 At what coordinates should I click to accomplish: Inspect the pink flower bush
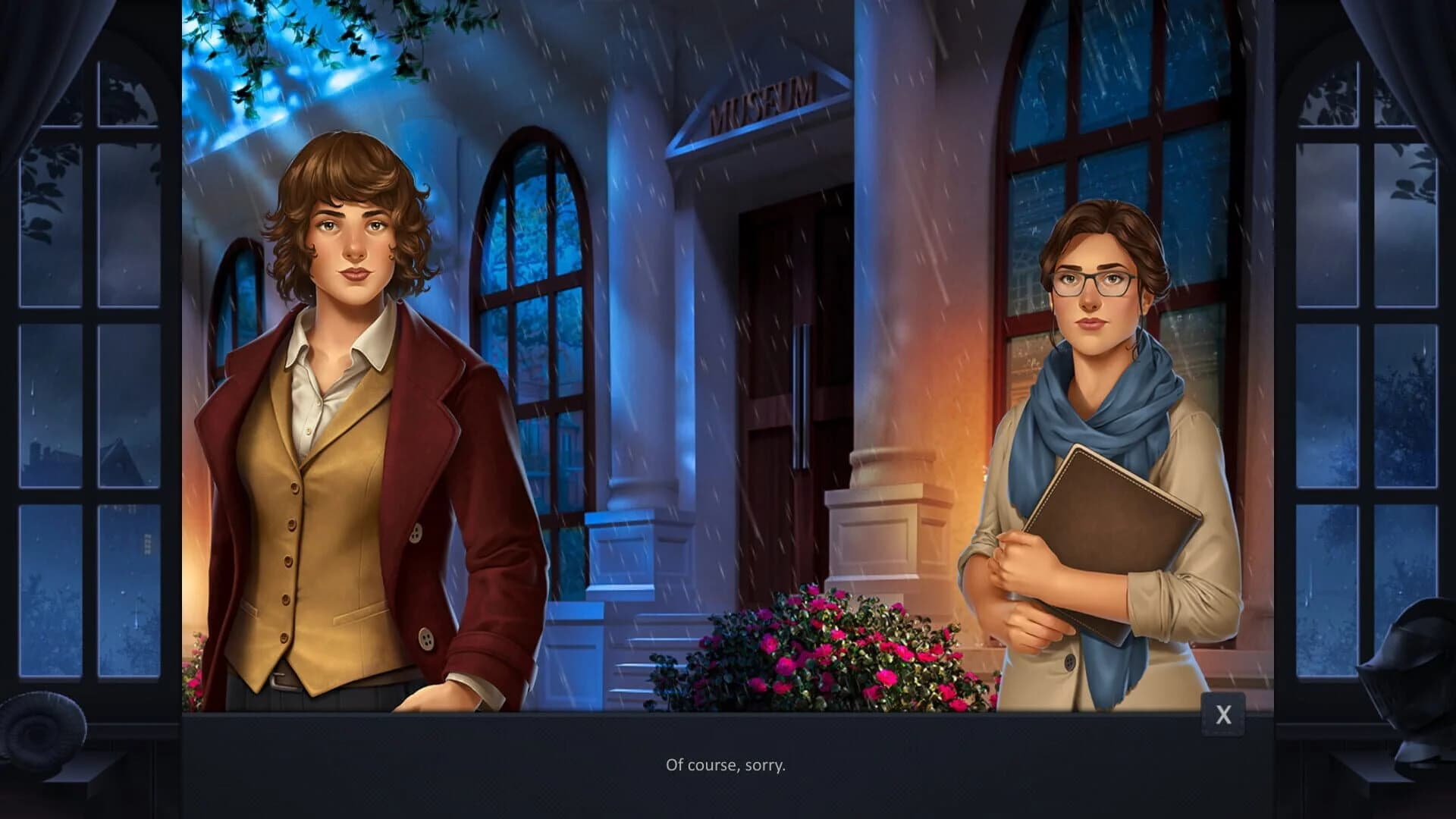[819, 652]
